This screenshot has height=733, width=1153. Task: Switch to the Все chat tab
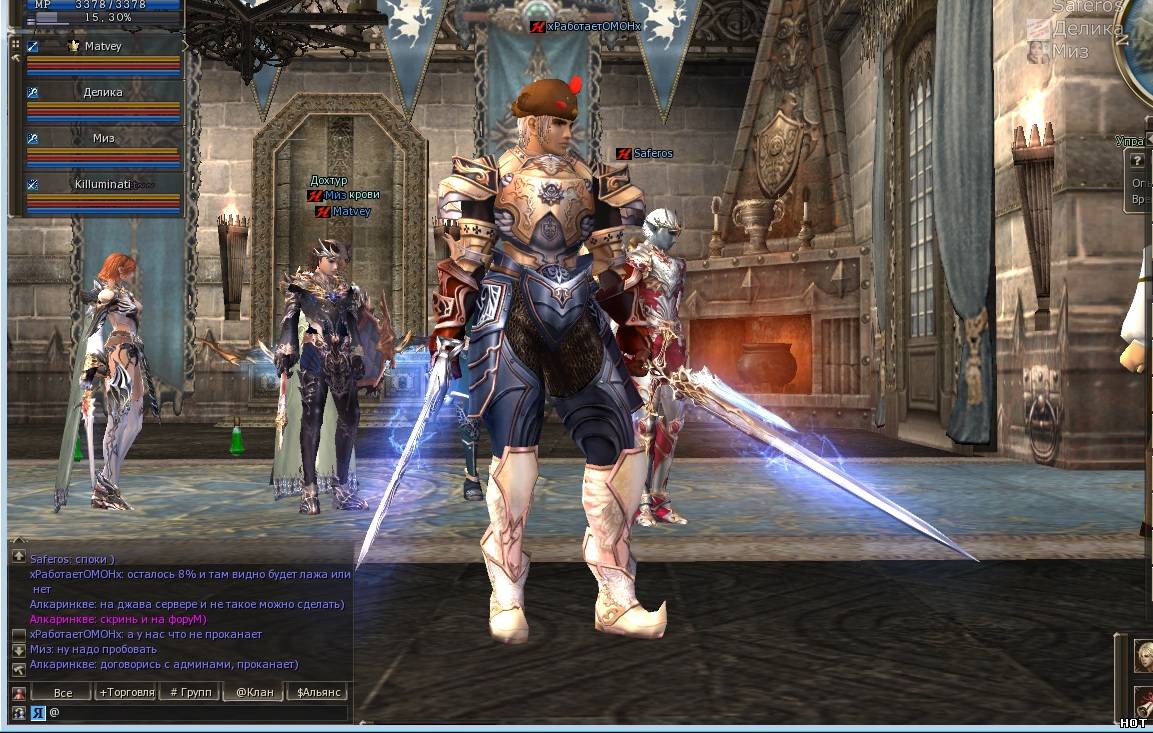click(x=62, y=692)
